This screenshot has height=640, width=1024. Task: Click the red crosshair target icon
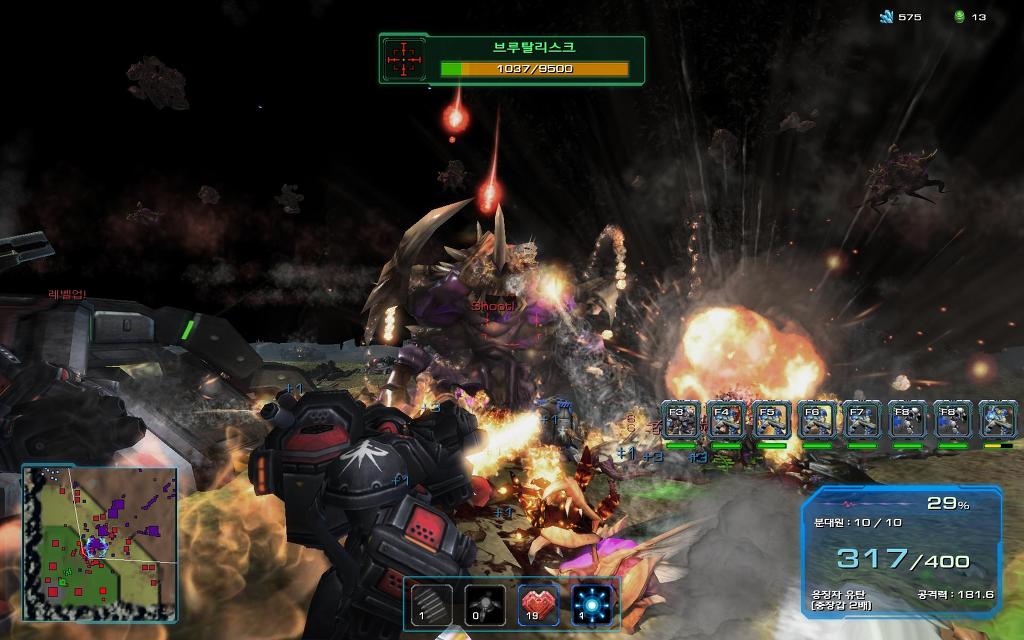coord(405,59)
